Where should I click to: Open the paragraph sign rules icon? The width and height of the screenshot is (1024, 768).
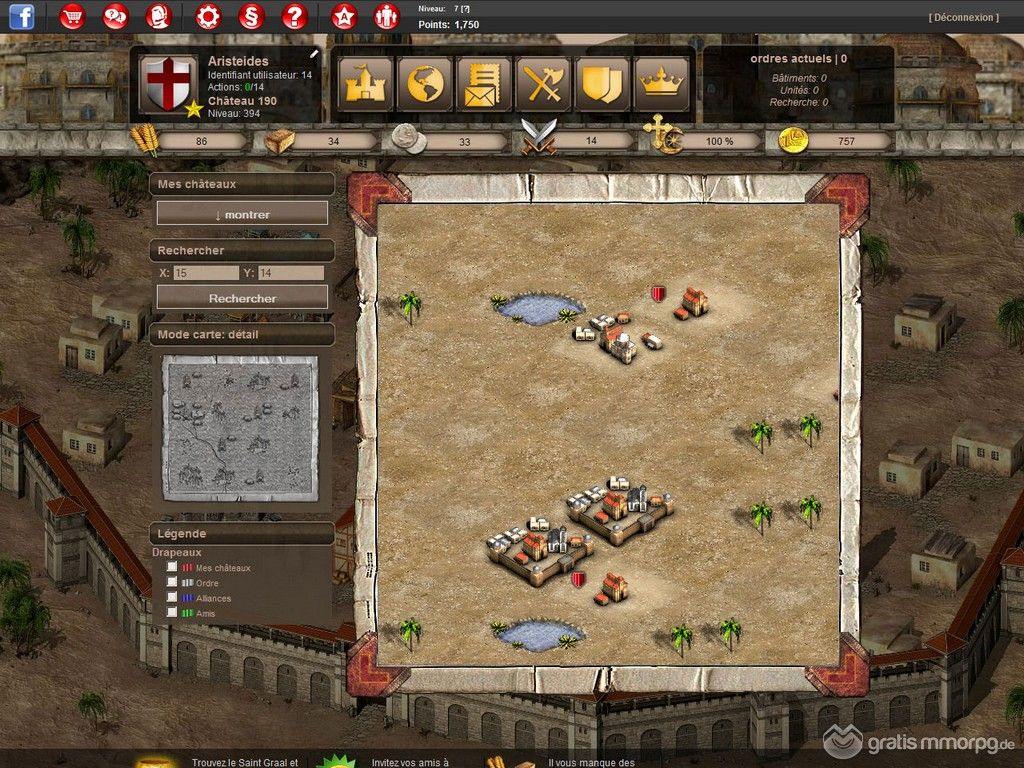251,16
